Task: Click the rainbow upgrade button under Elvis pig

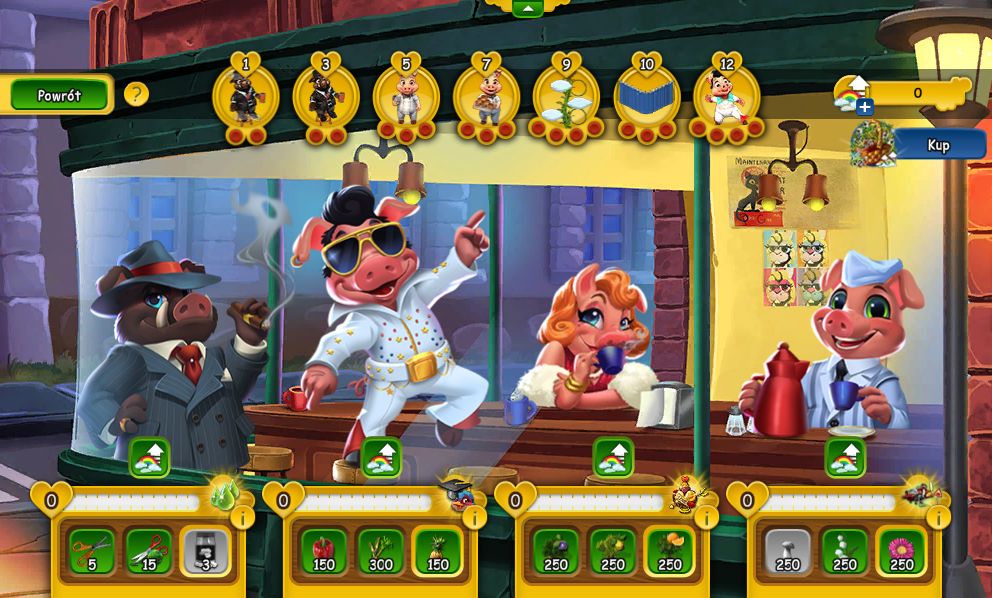Action: coord(381,457)
